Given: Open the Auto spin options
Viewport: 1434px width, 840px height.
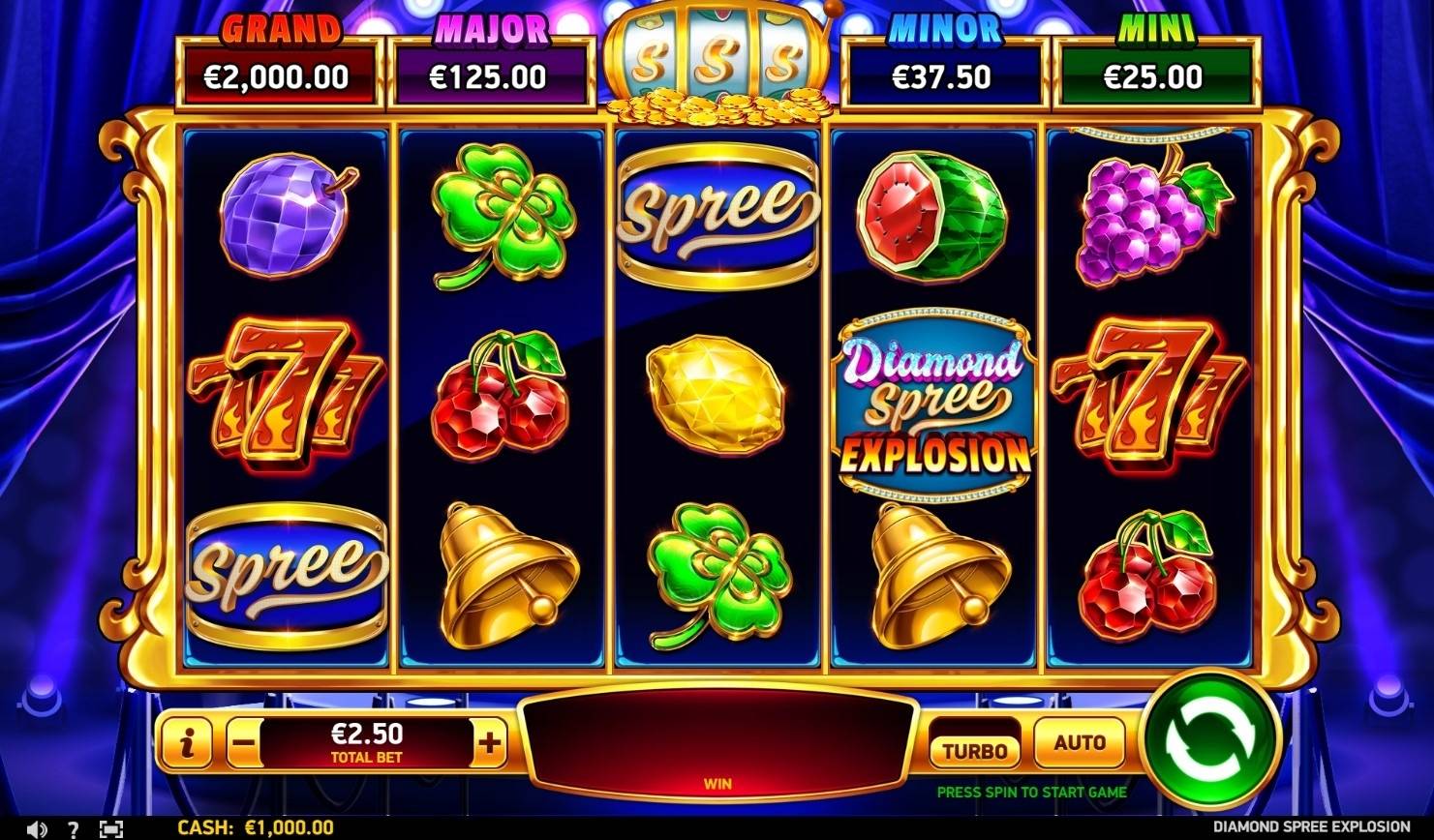Looking at the screenshot, I should click(1079, 743).
